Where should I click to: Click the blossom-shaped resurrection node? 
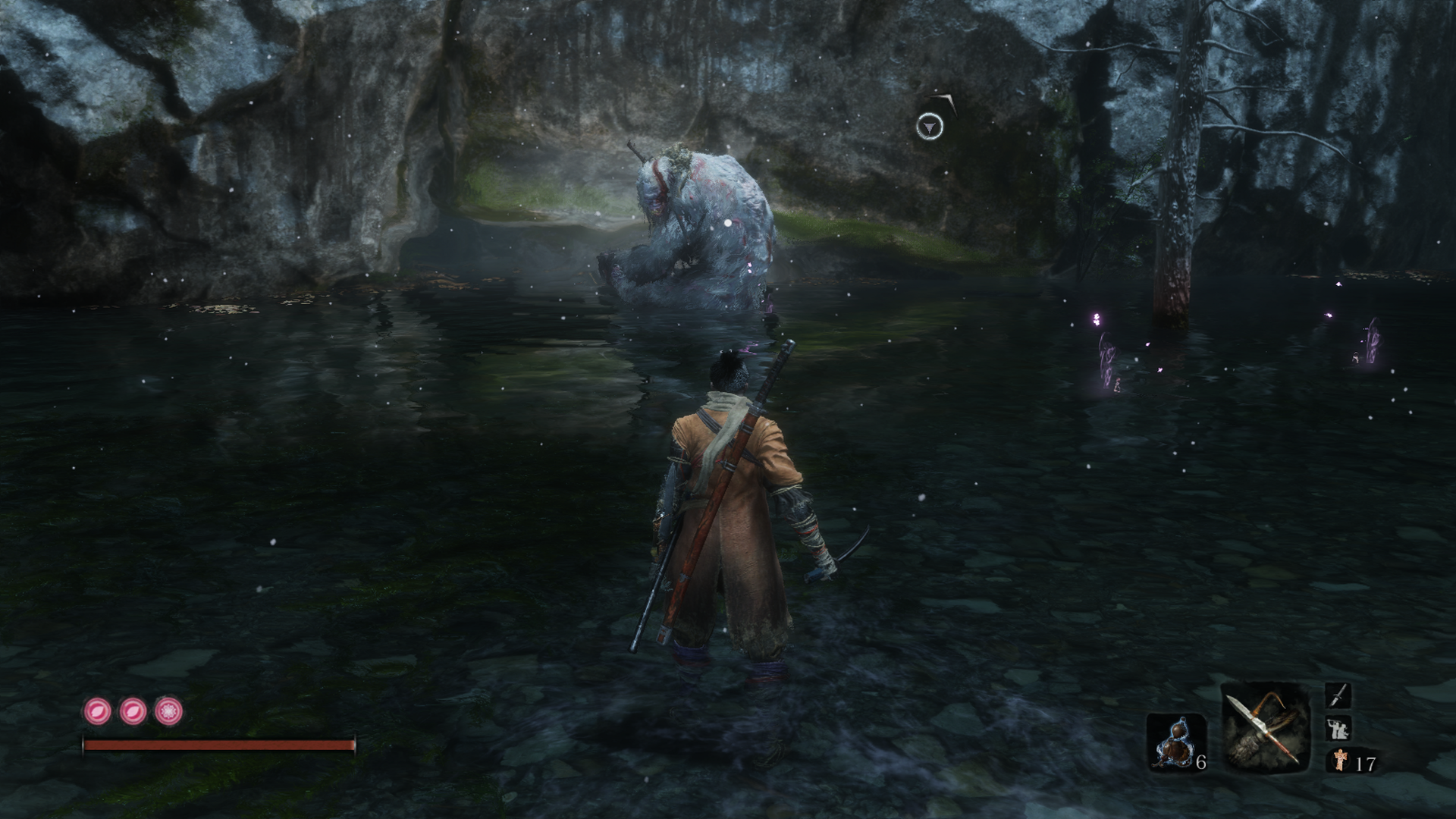tap(168, 711)
